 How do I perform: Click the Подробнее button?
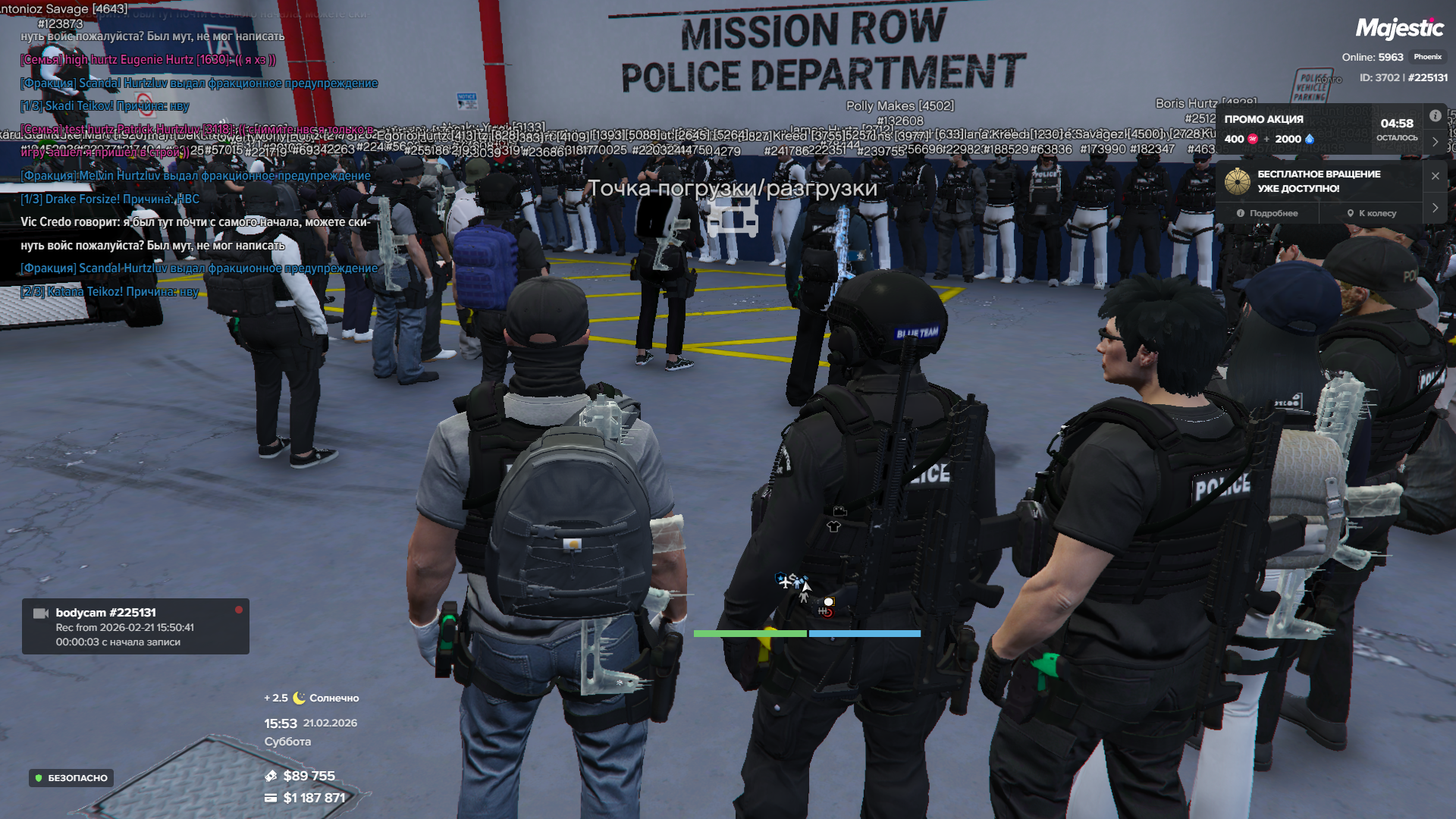pos(1267,213)
